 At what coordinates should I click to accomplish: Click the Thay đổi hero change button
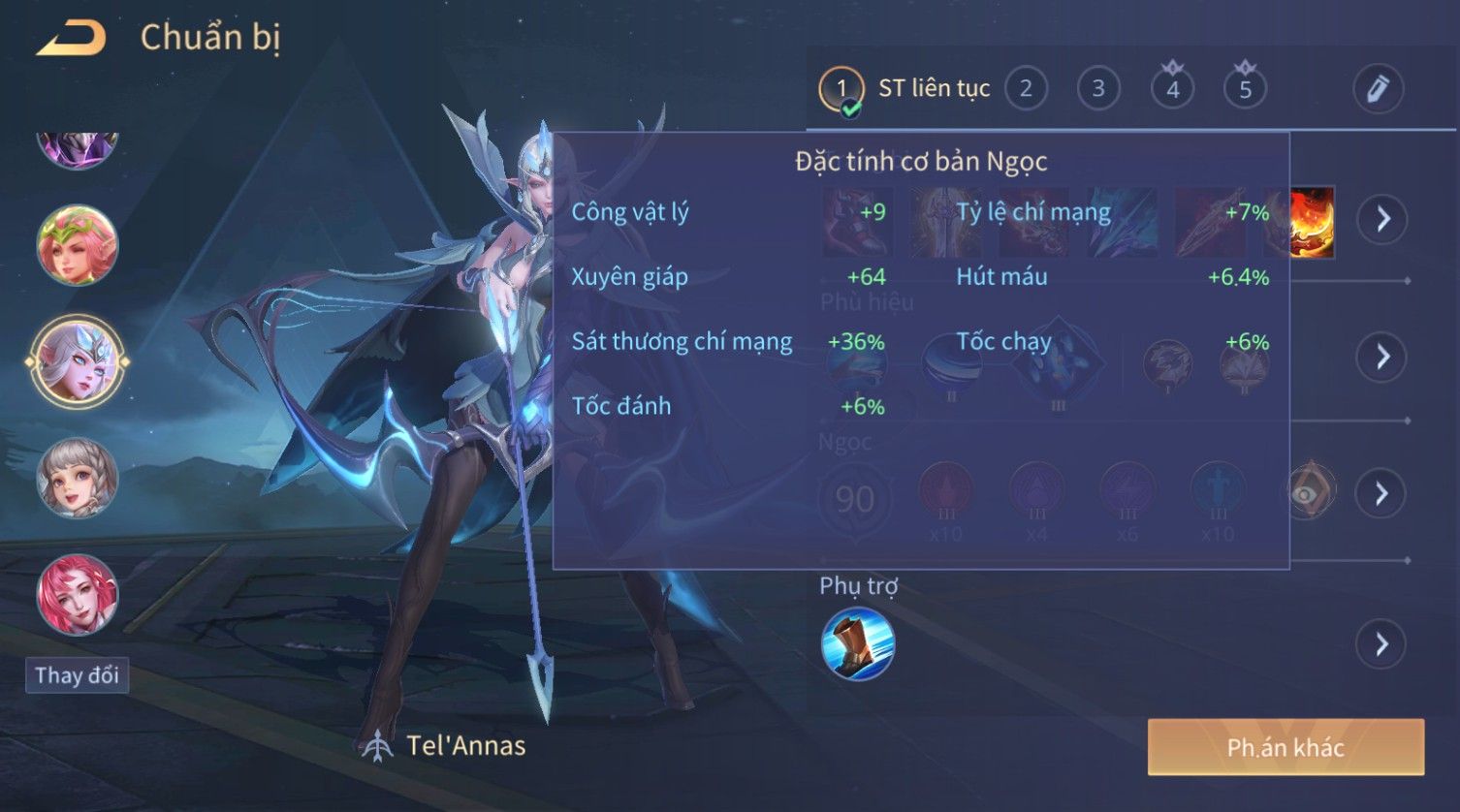pos(77,675)
